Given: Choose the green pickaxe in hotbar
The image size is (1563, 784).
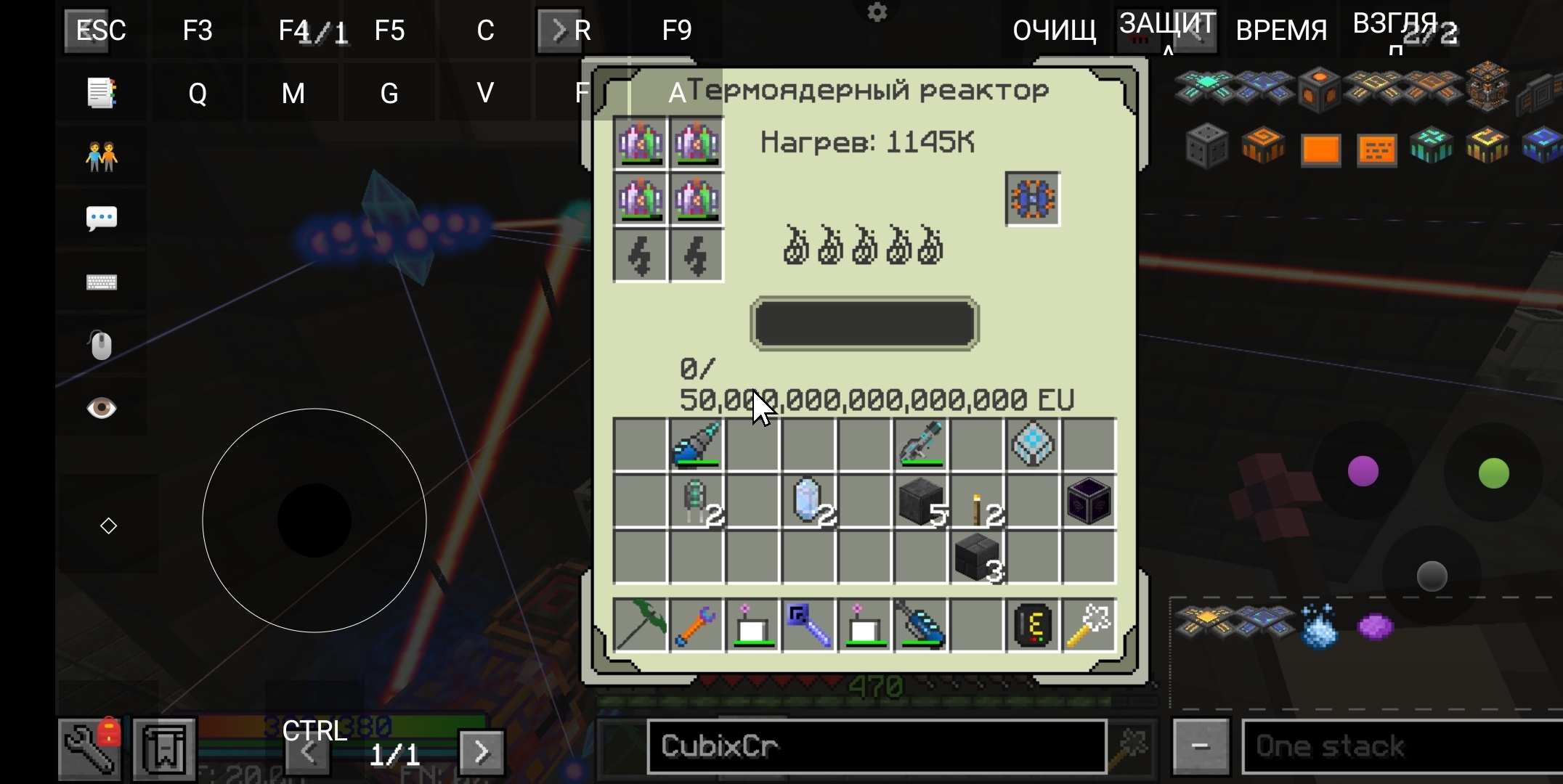Looking at the screenshot, I should point(640,624).
